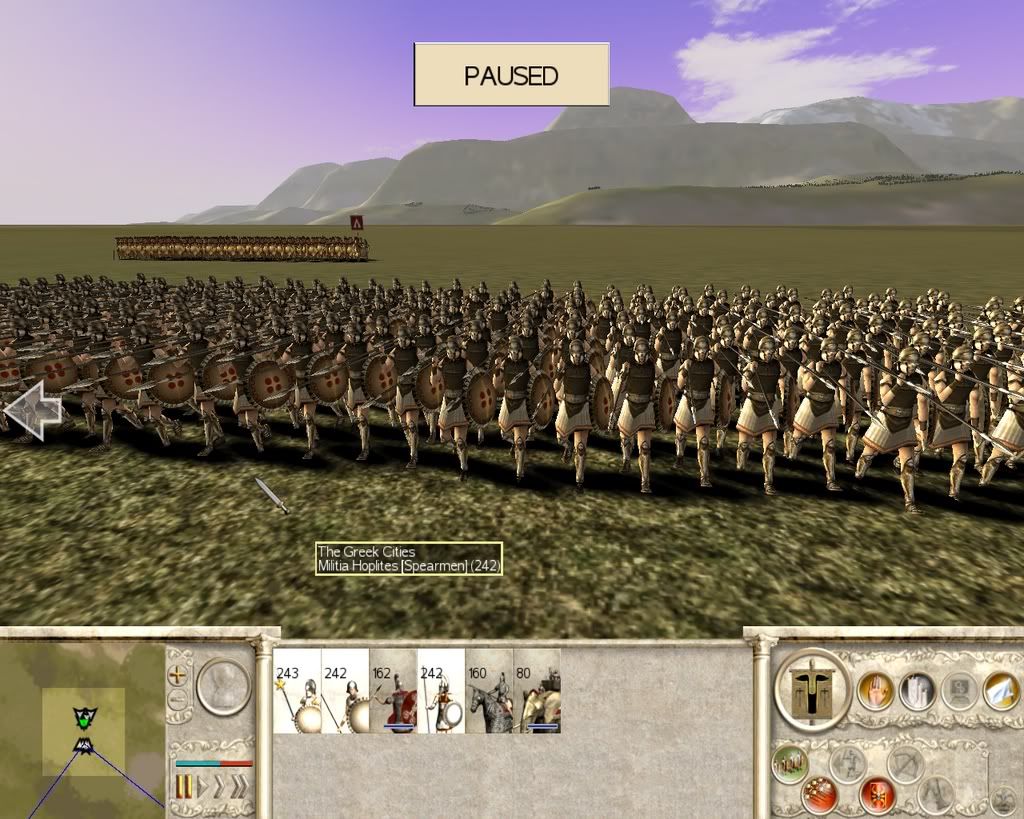Click the Greek faction banner medallion
1024x819 pixels.
tap(812, 690)
